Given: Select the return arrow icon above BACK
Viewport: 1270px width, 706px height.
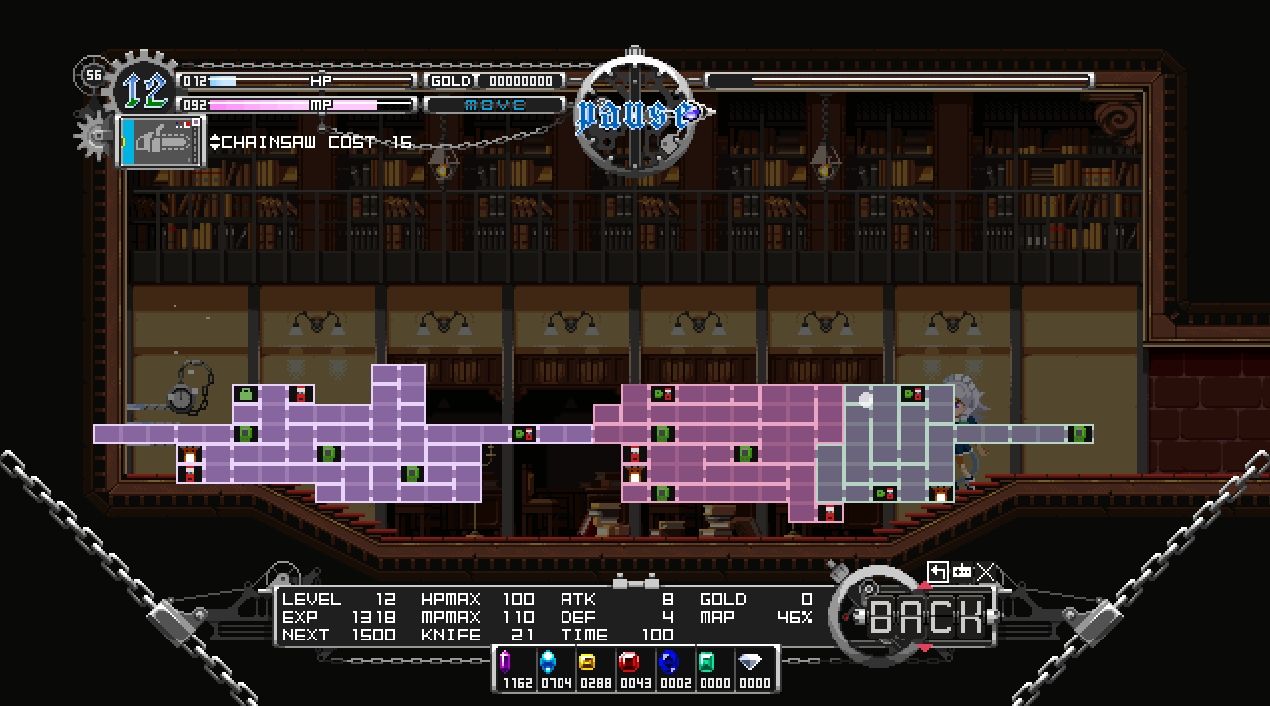Looking at the screenshot, I should click(937, 571).
